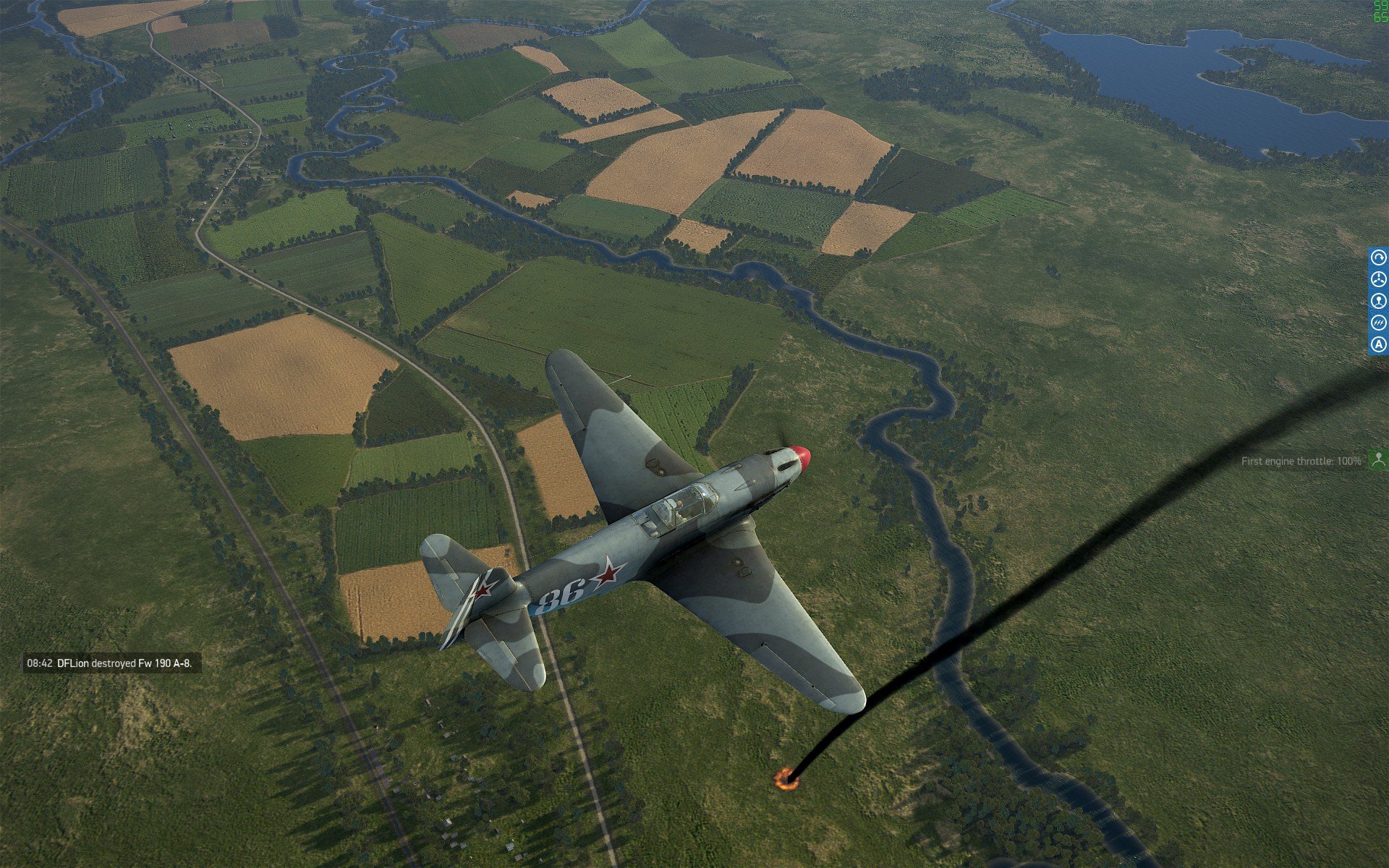Select the three-blade propeller icon

pyautogui.click(x=1379, y=279)
